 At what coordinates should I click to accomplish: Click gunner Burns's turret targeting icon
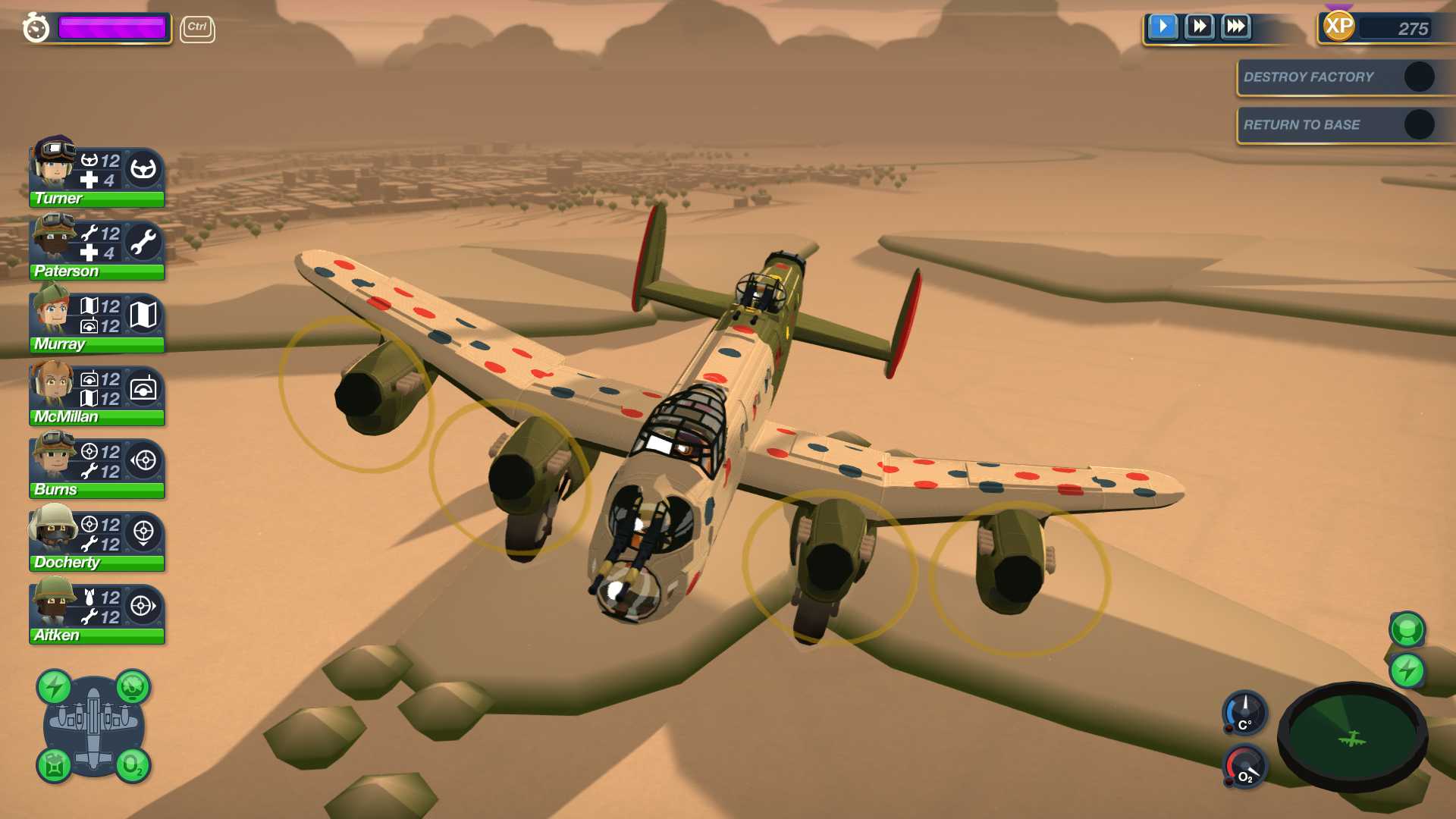point(144,461)
